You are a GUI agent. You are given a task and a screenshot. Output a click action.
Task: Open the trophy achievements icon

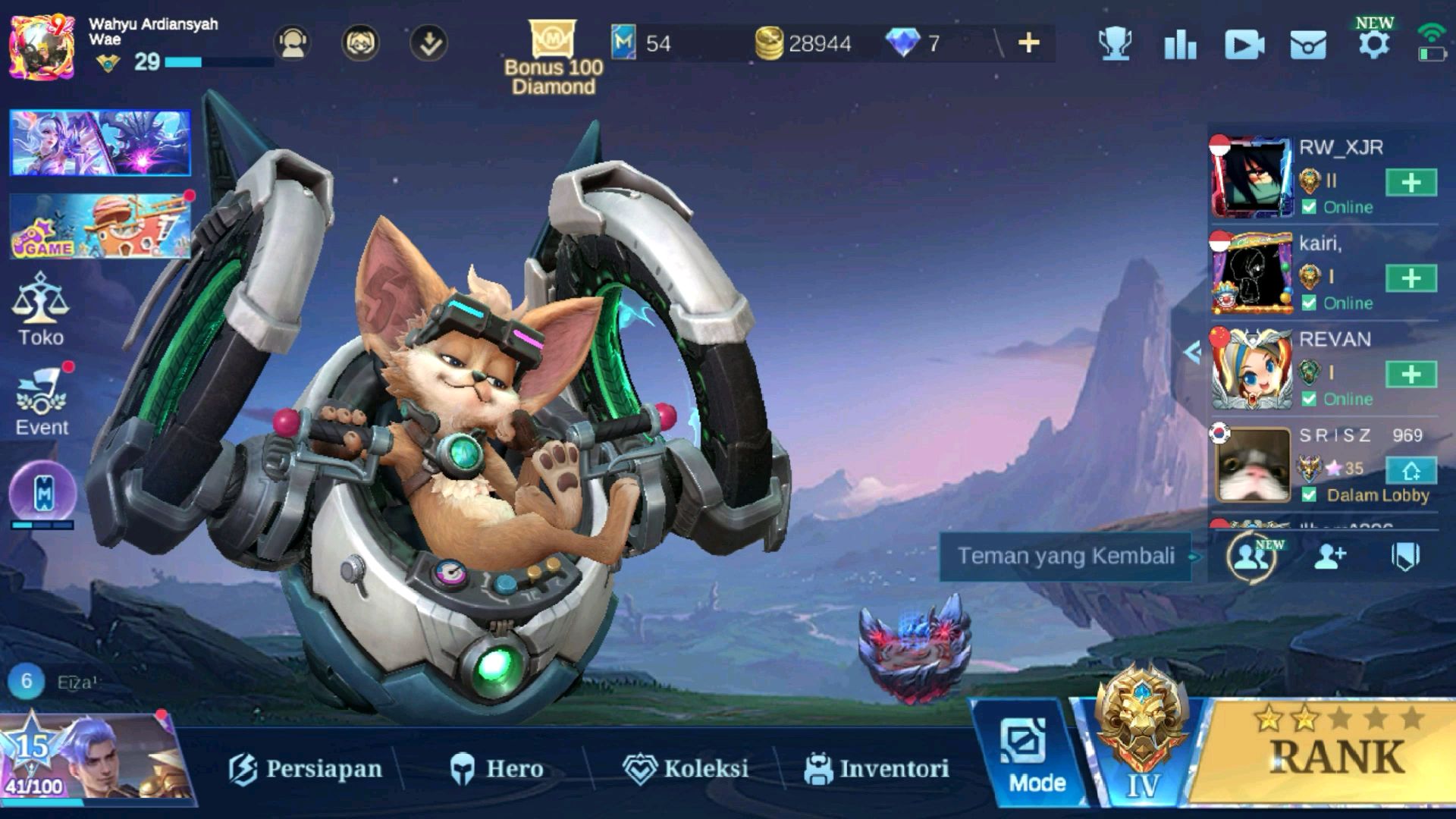coord(1115,44)
